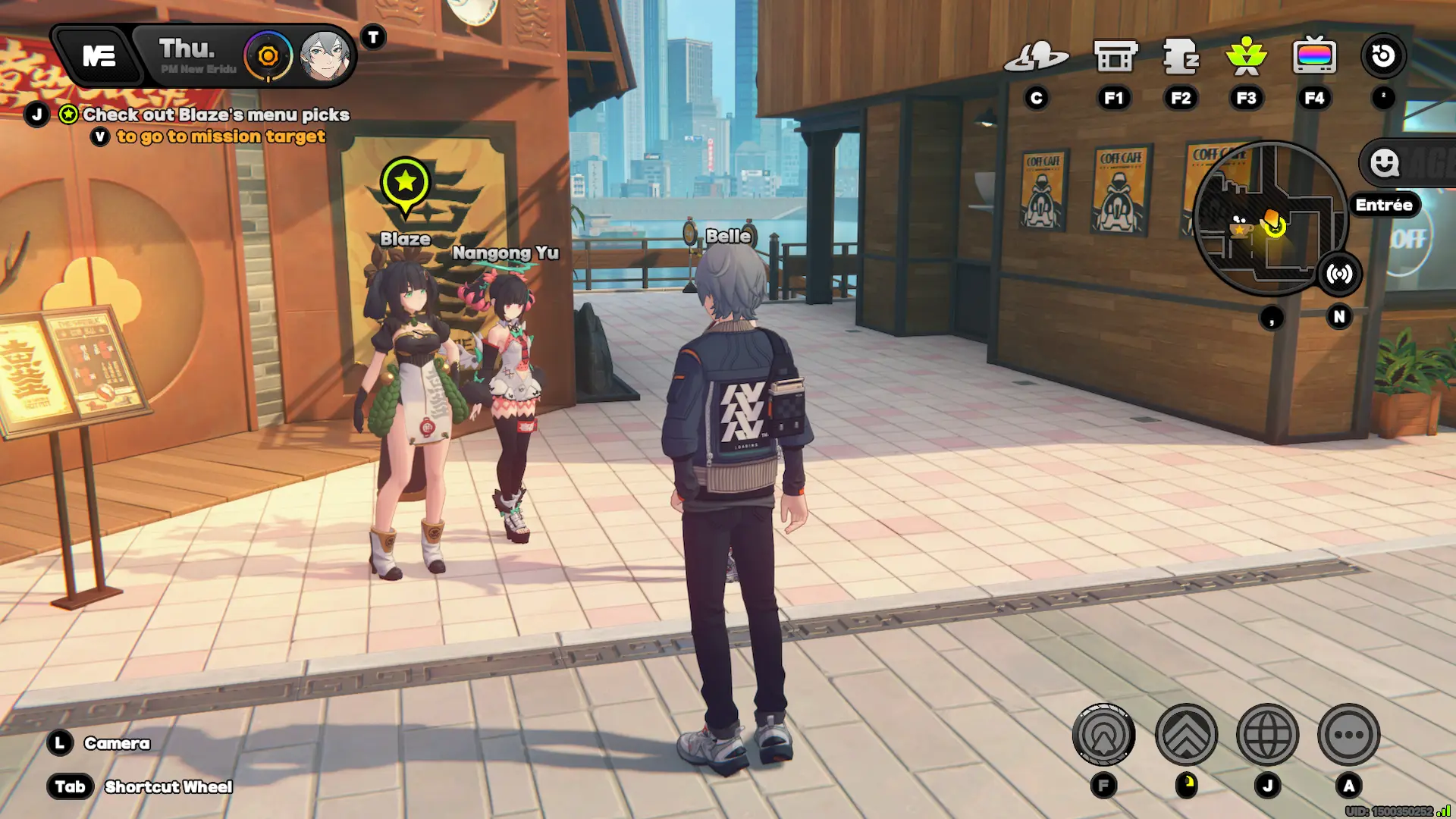Click the smiley face chat tab
The width and height of the screenshot is (1456, 819).
1385,162
